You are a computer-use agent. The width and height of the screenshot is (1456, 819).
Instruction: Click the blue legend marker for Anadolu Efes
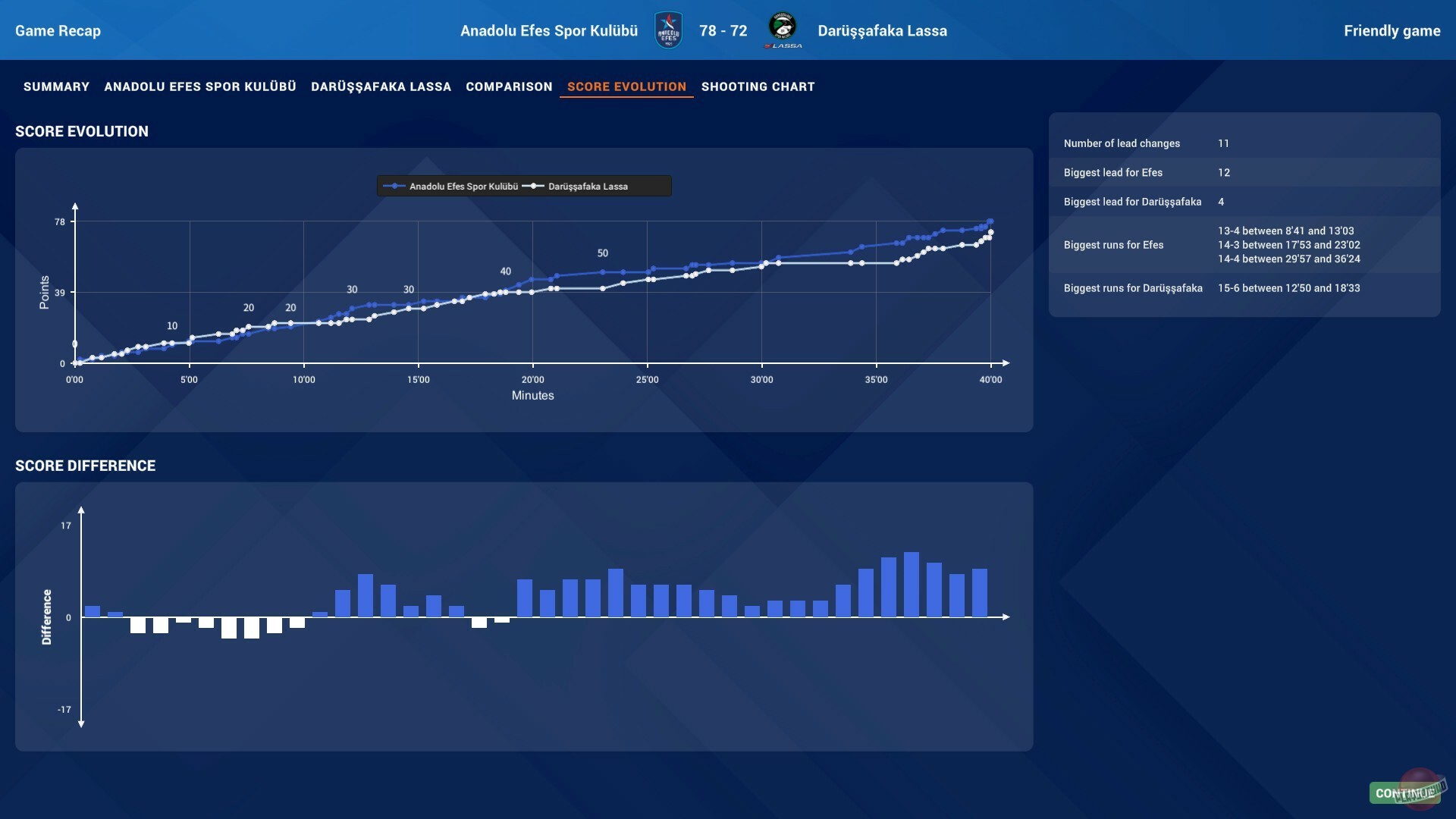pyautogui.click(x=395, y=186)
